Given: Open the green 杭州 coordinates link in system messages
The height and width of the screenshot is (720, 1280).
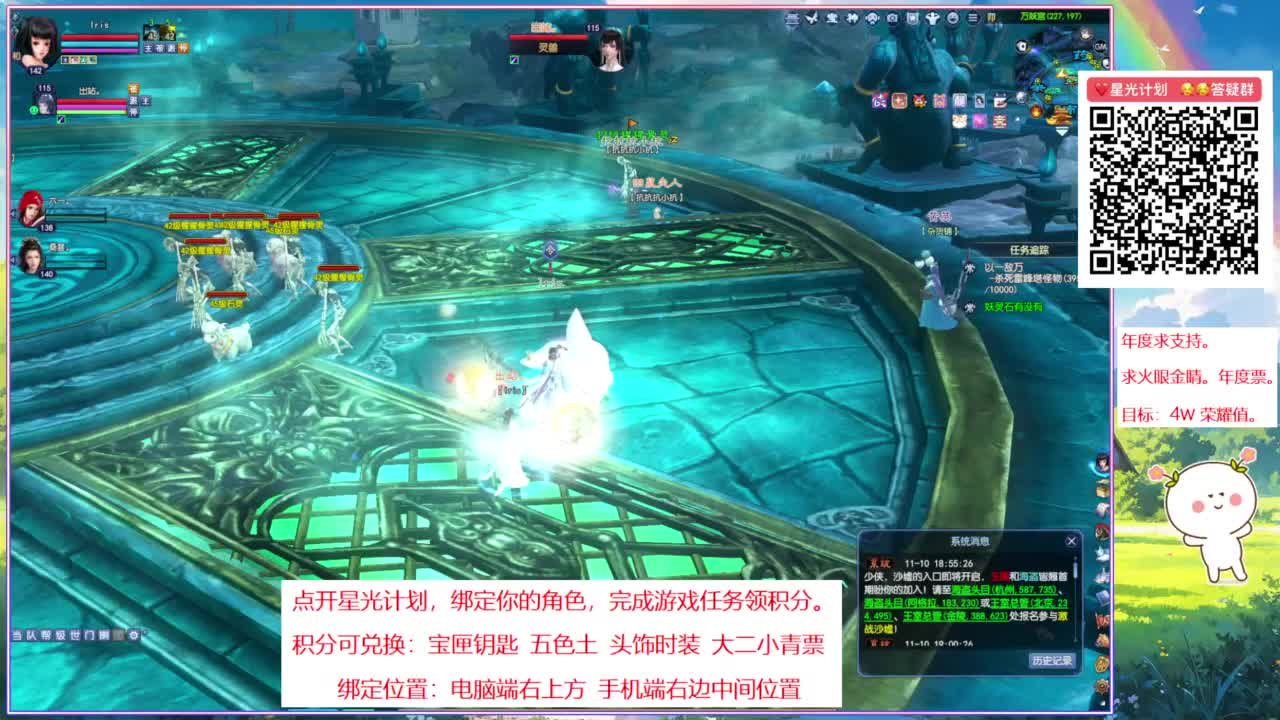Looking at the screenshot, I should (x=1003, y=590).
